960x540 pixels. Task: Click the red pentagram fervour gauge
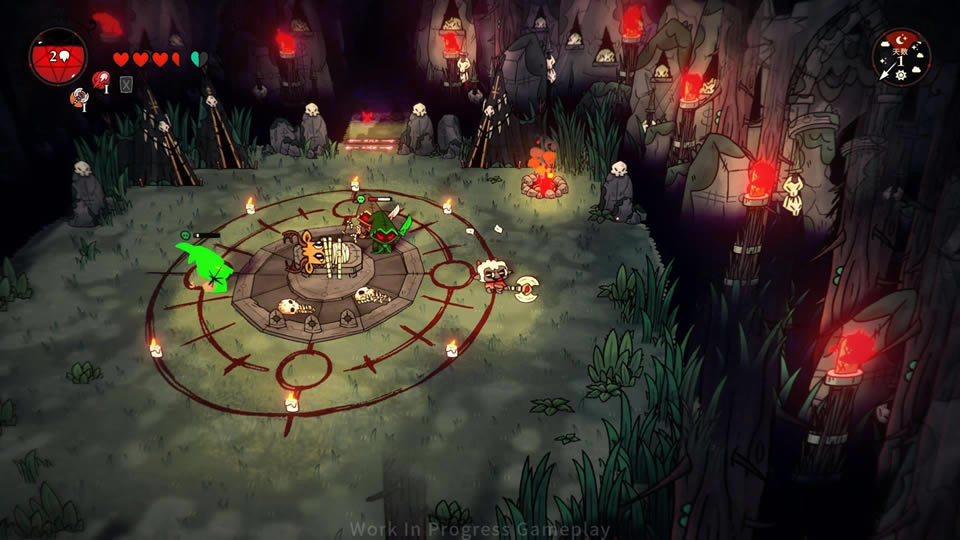pyautogui.click(x=57, y=57)
